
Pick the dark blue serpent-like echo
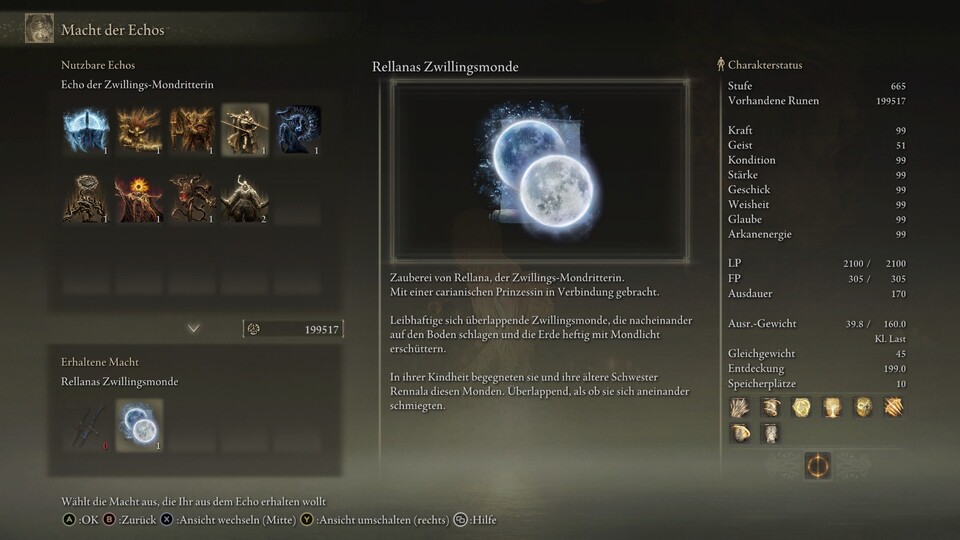[298, 128]
